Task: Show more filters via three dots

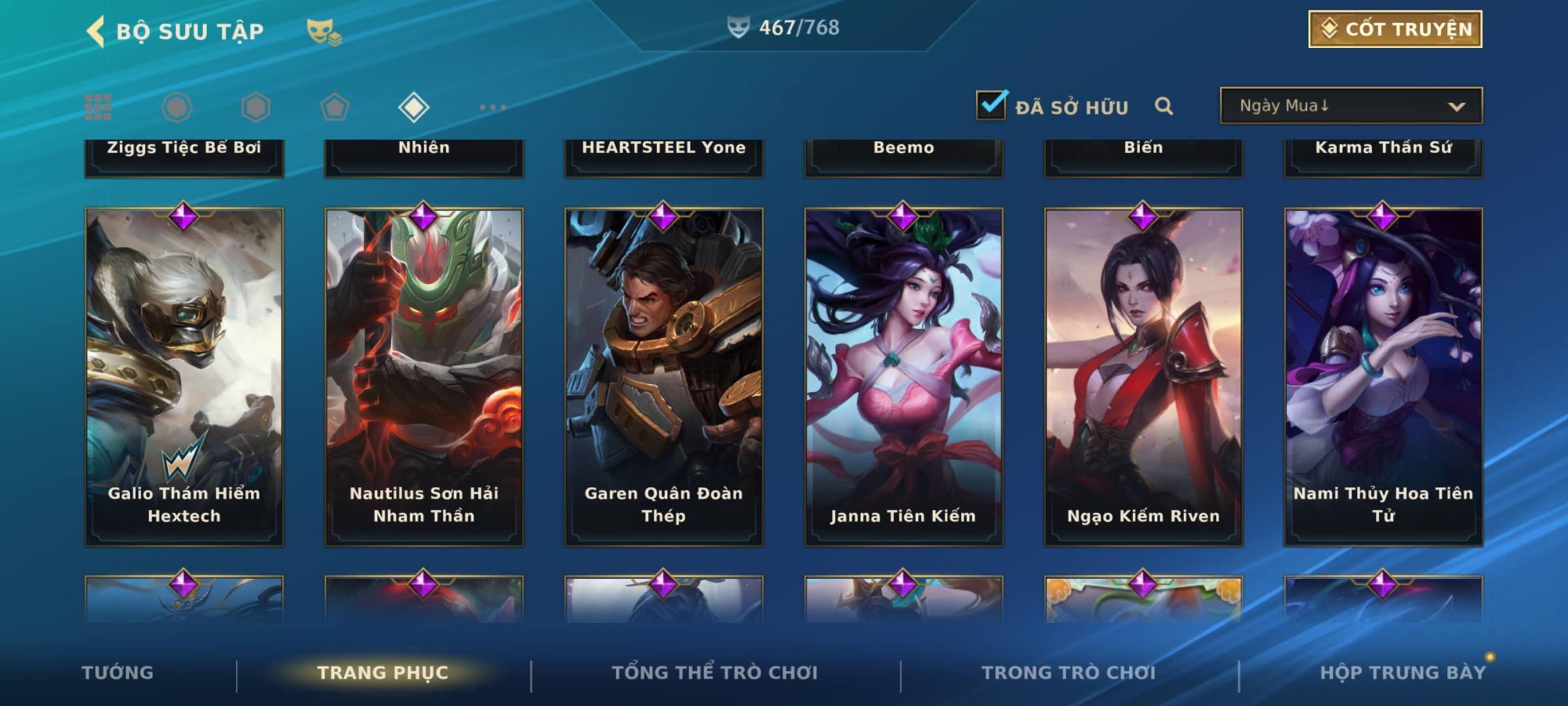Action: [493, 107]
